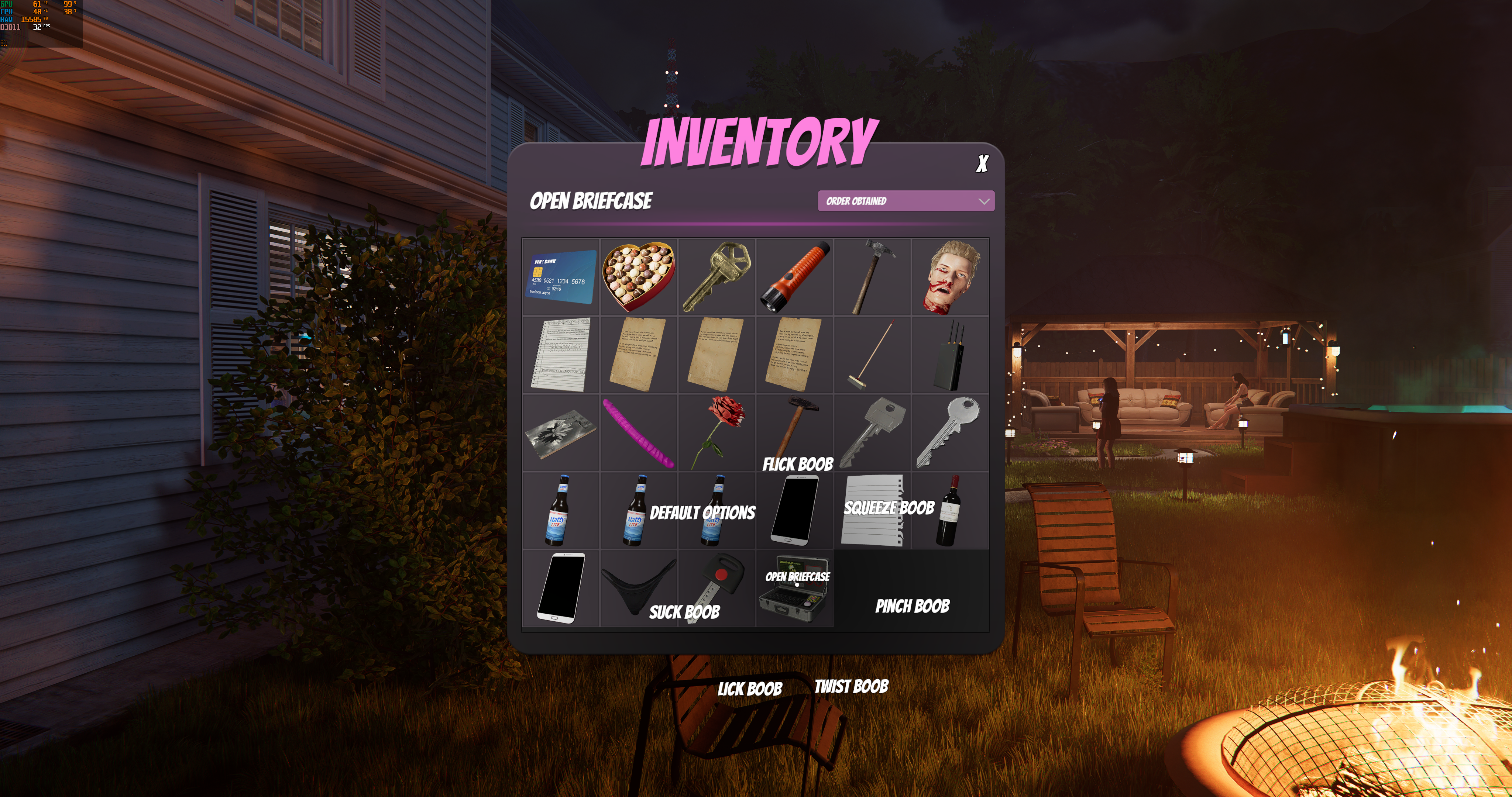Image resolution: width=1512 pixels, height=797 pixels.
Task: Close the inventory window
Action: (982, 164)
